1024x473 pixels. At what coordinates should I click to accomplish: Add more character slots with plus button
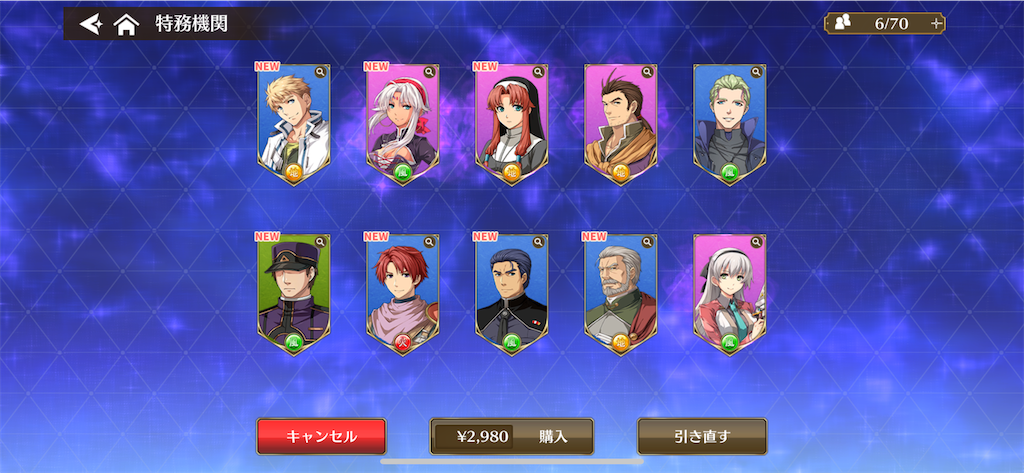pos(936,23)
